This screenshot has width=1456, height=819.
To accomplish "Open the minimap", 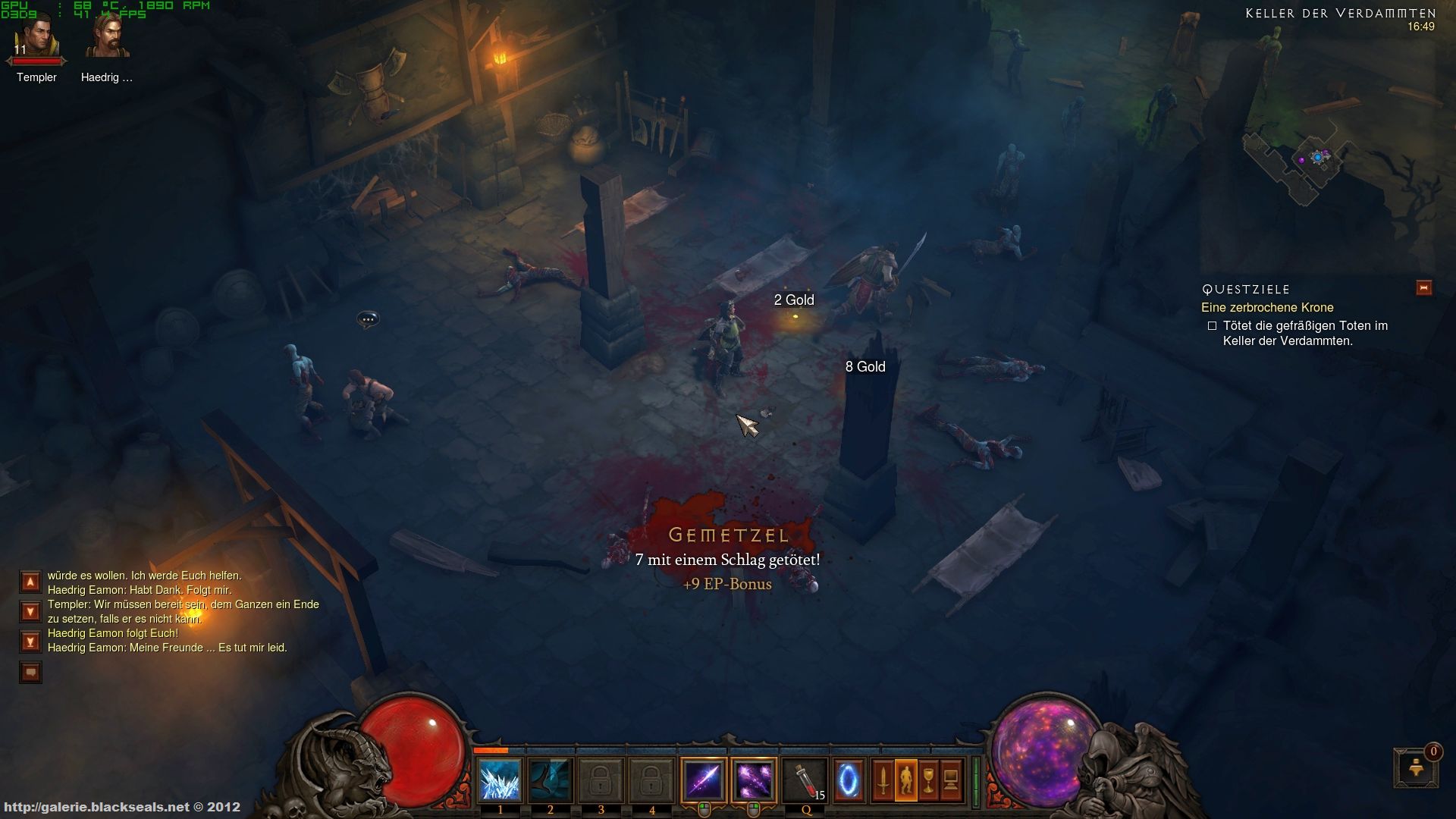I will 1319,159.
